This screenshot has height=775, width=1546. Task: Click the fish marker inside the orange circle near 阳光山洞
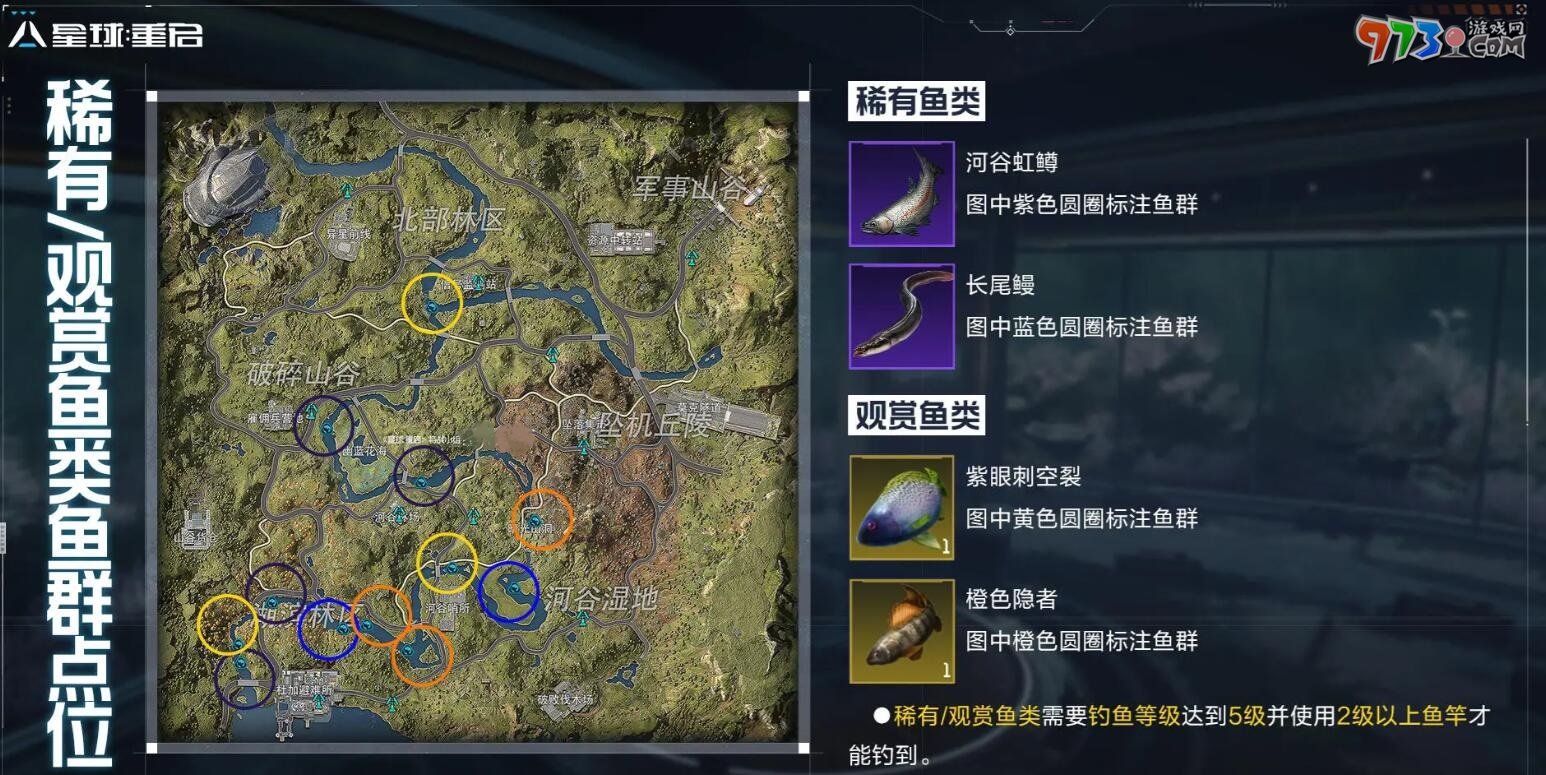pos(534,519)
